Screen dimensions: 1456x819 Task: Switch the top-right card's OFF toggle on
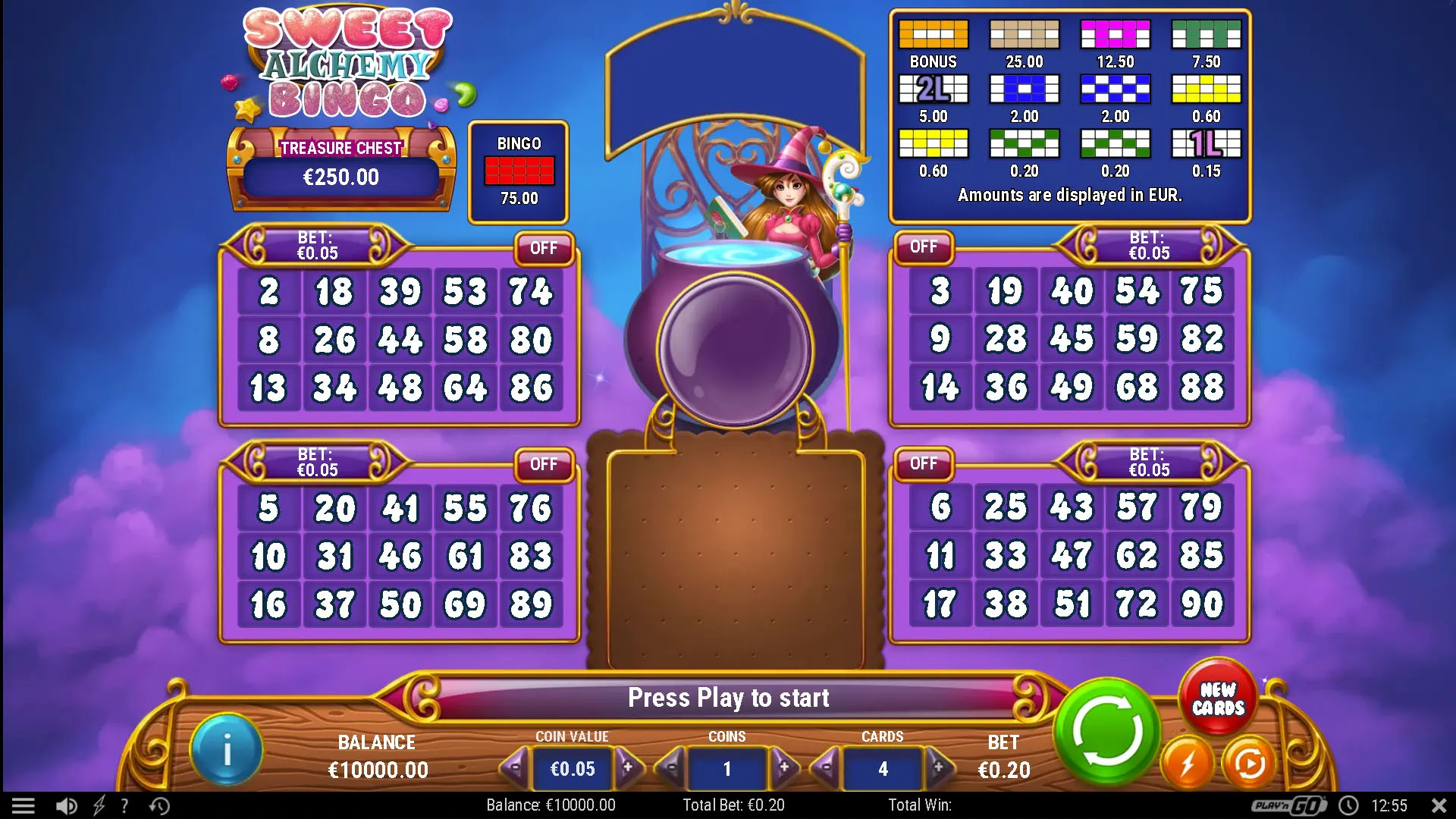tap(924, 248)
